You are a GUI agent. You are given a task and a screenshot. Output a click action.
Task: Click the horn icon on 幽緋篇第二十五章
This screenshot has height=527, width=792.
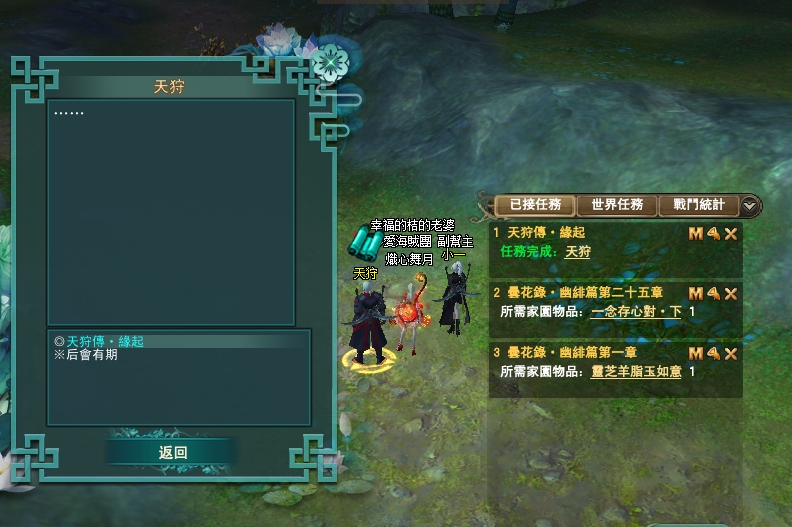point(714,293)
